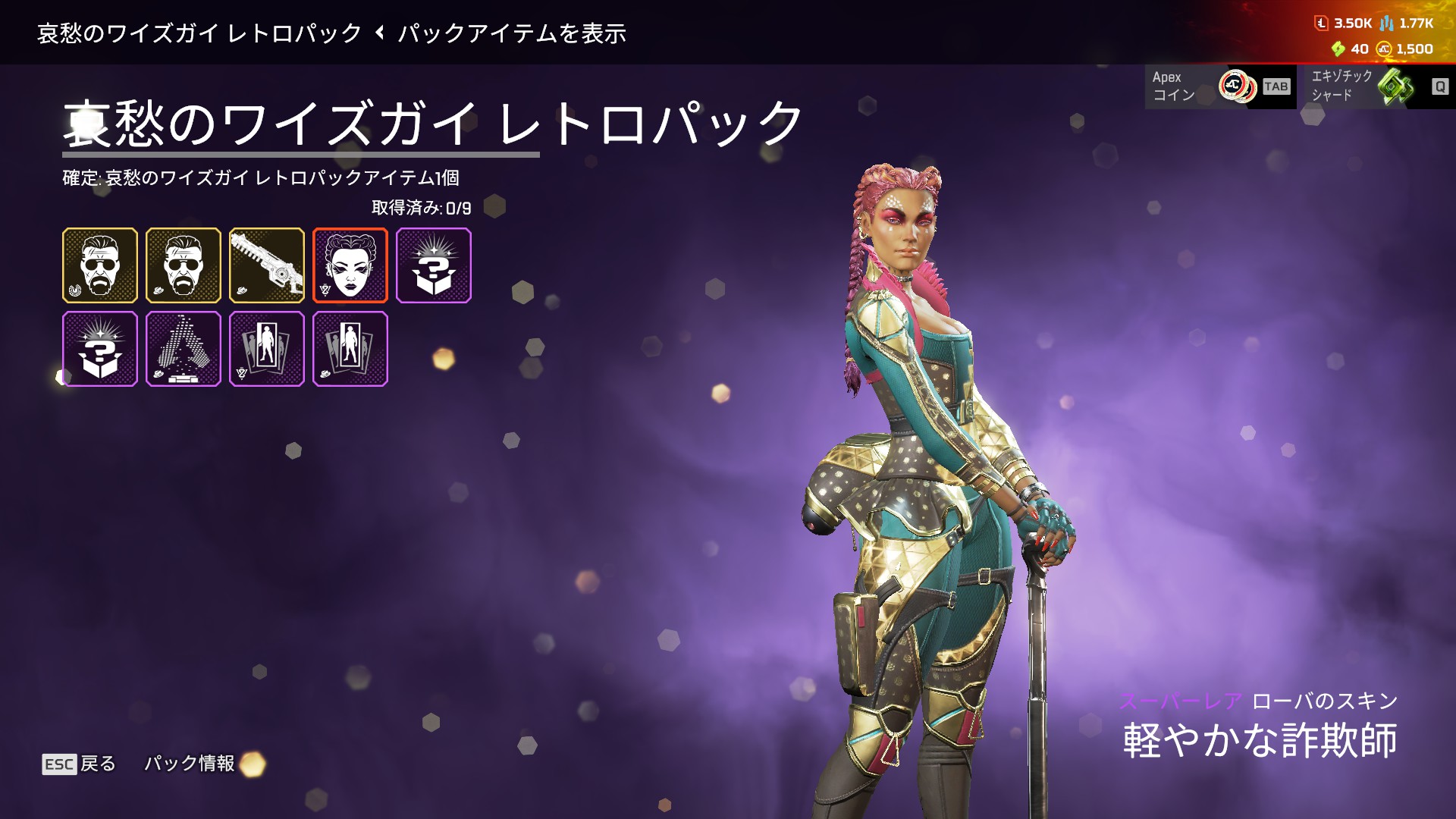Switch to the Apex コイン currency tab
The image size is (1456, 819).
(x=1219, y=86)
